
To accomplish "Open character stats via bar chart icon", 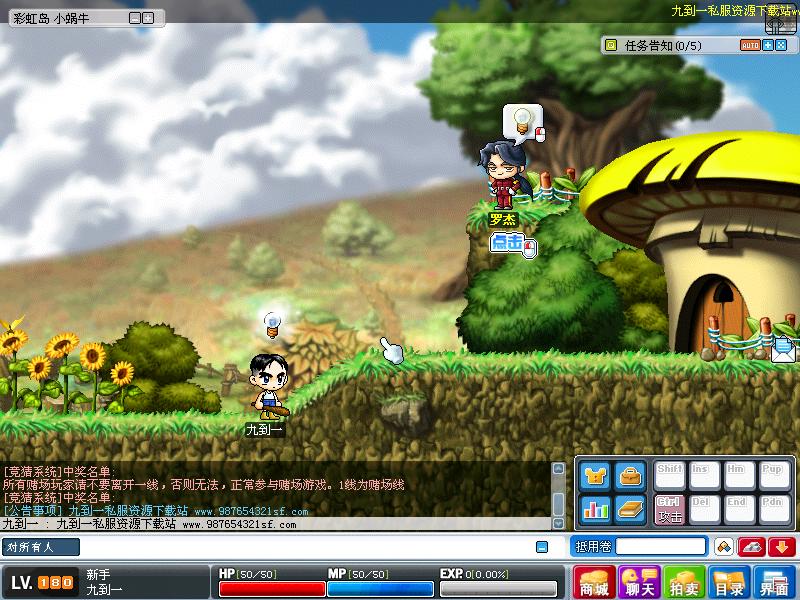I will [x=595, y=509].
